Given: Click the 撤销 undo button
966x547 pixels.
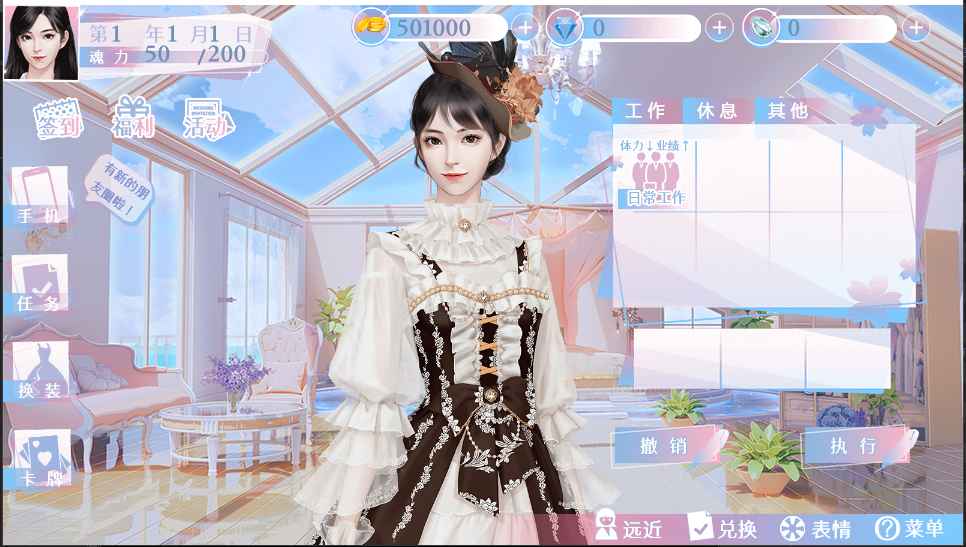Looking at the screenshot, I should point(664,446).
